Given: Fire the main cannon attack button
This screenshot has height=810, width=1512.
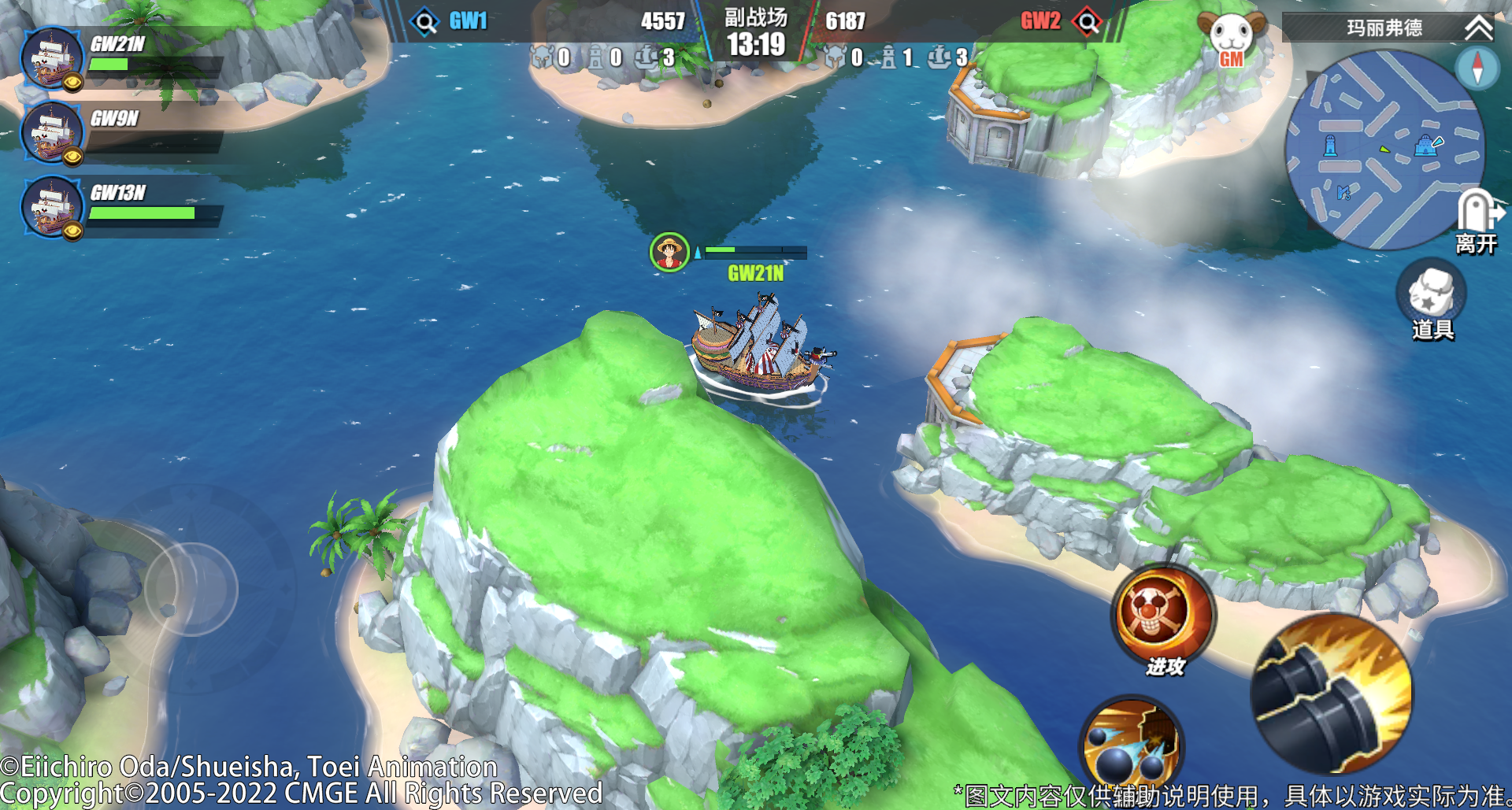Looking at the screenshot, I should click(x=1332, y=694).
